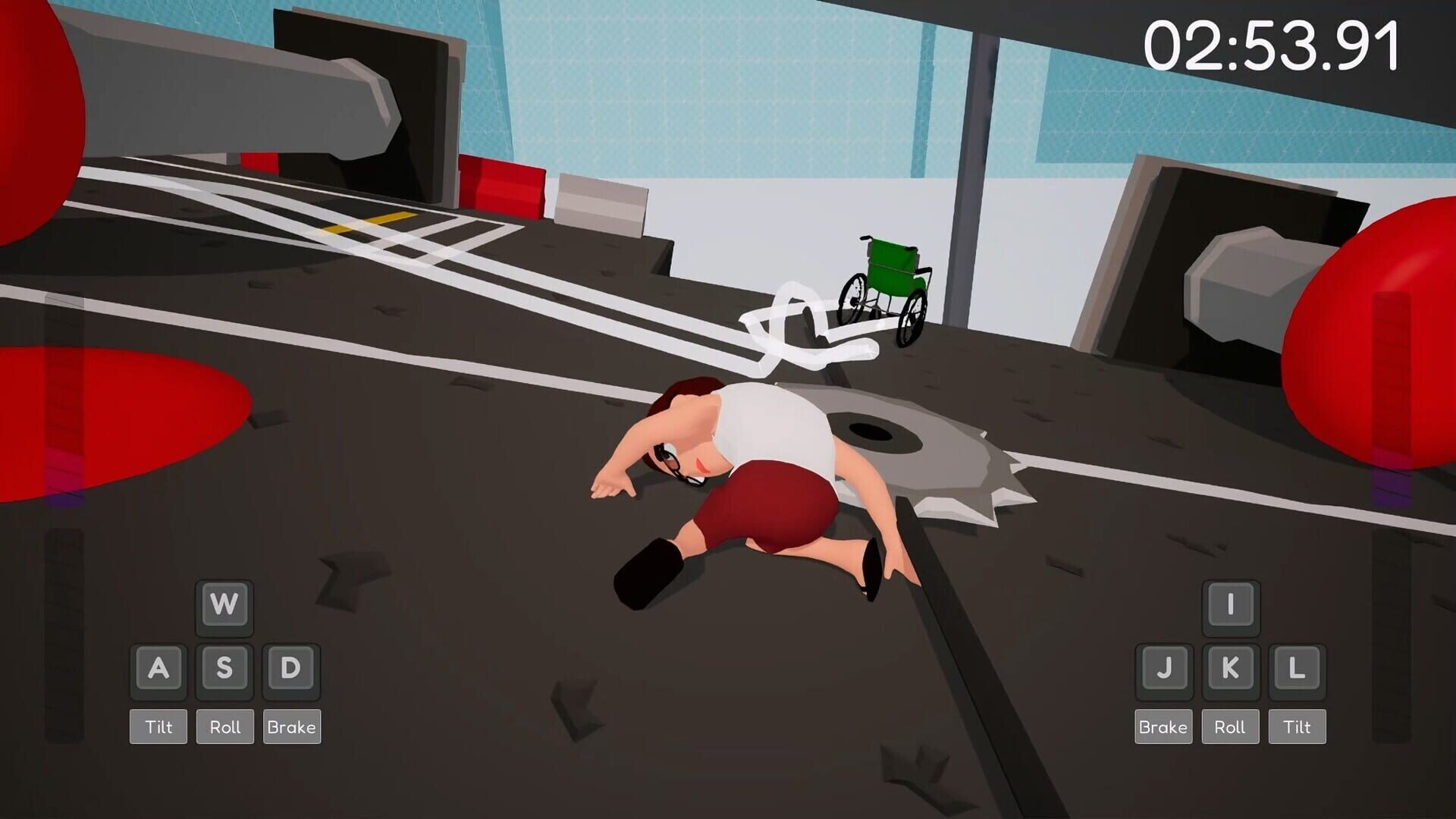Image resolution: width=1456 pixels, height=819 pixels.
Task: Select the A key control icon
Action: coord(158,667)
